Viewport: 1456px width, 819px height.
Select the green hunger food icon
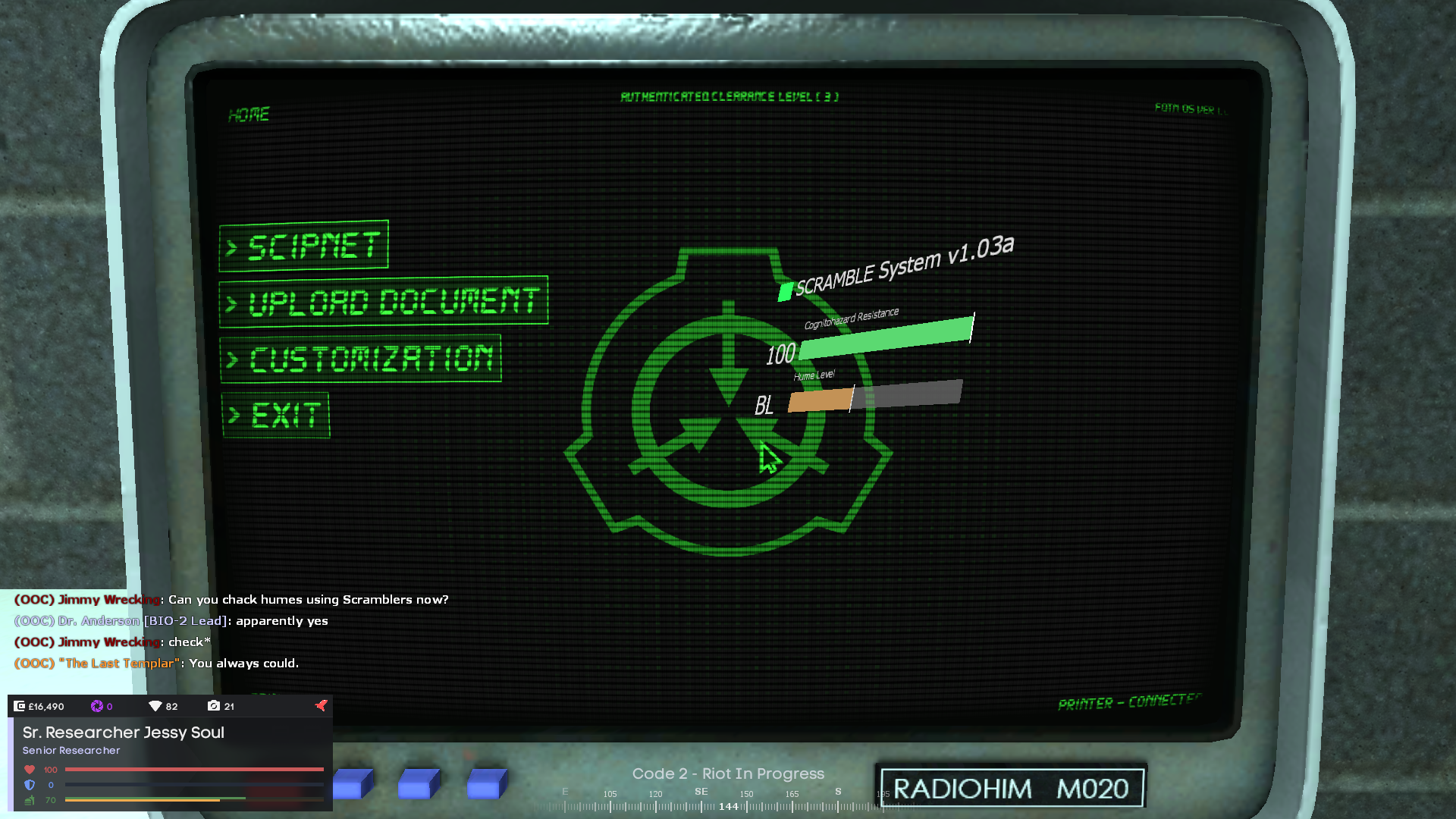pos(29,801)
